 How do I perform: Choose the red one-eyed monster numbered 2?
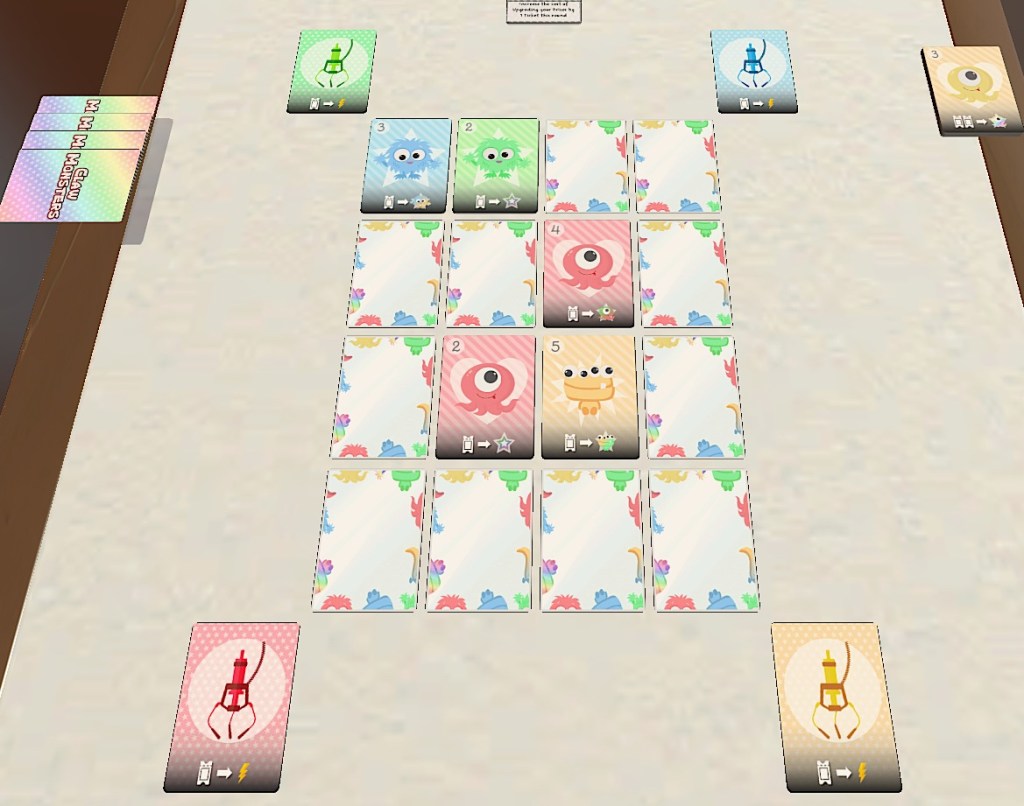[485, 395]
